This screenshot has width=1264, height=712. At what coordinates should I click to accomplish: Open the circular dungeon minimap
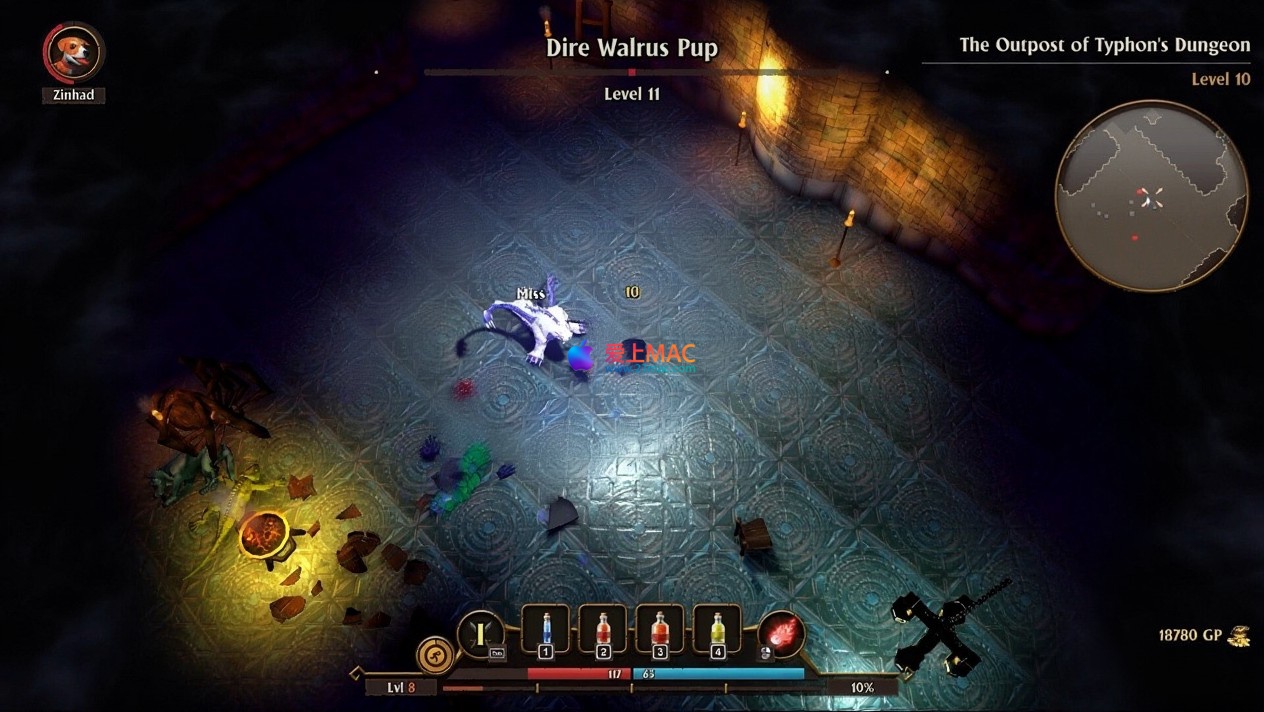1151,196
